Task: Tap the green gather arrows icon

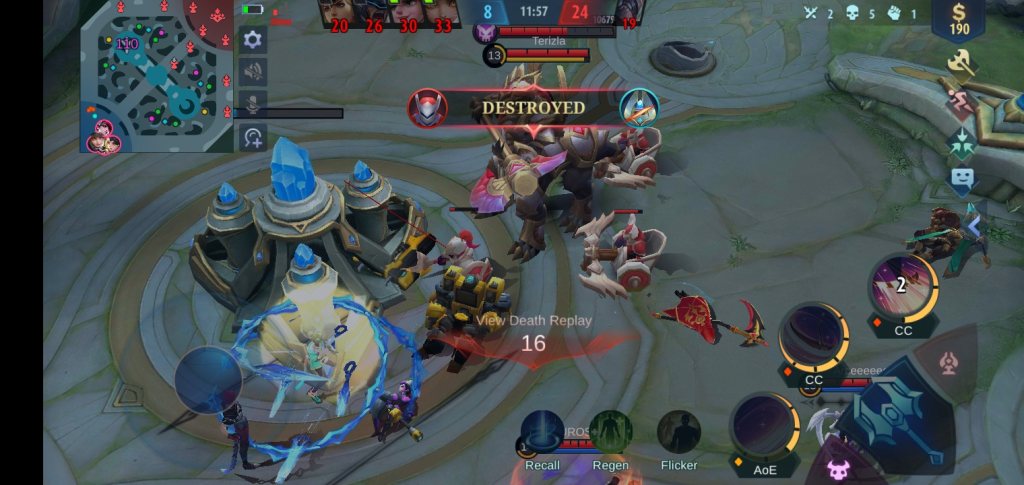Action: [961, 141]
